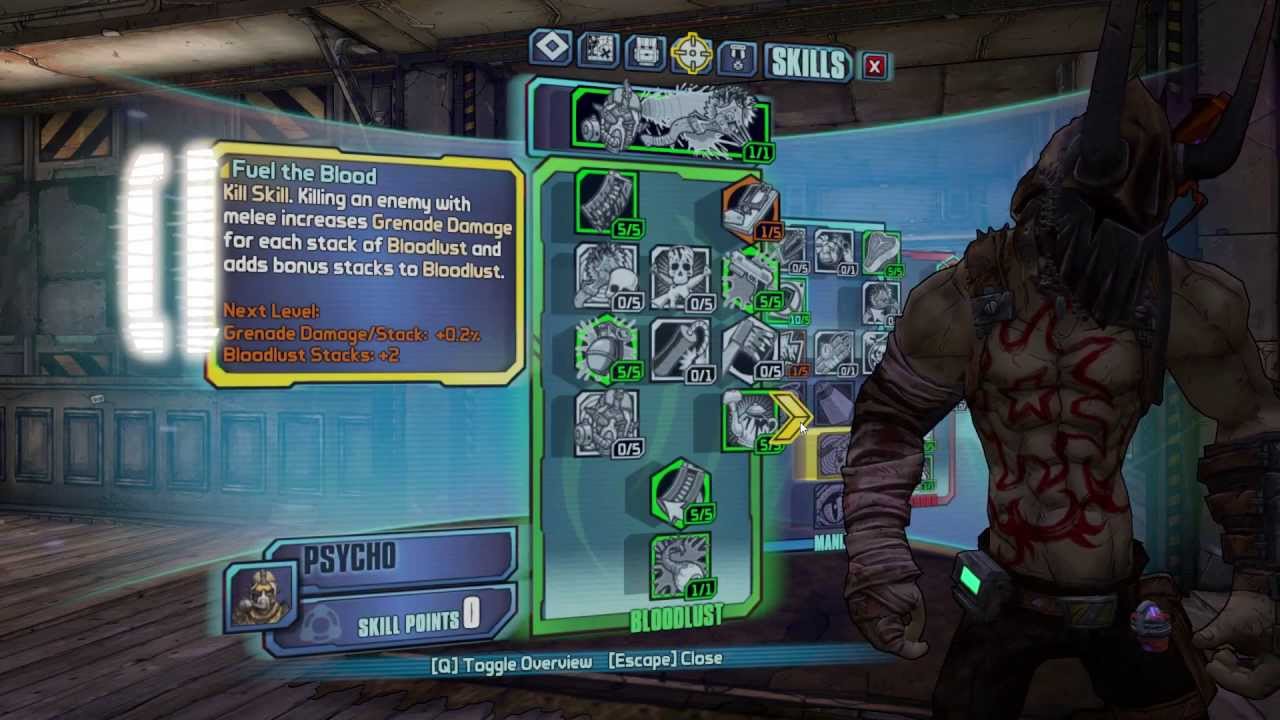Switch to the missions diamond tab

tap(552, 48)
